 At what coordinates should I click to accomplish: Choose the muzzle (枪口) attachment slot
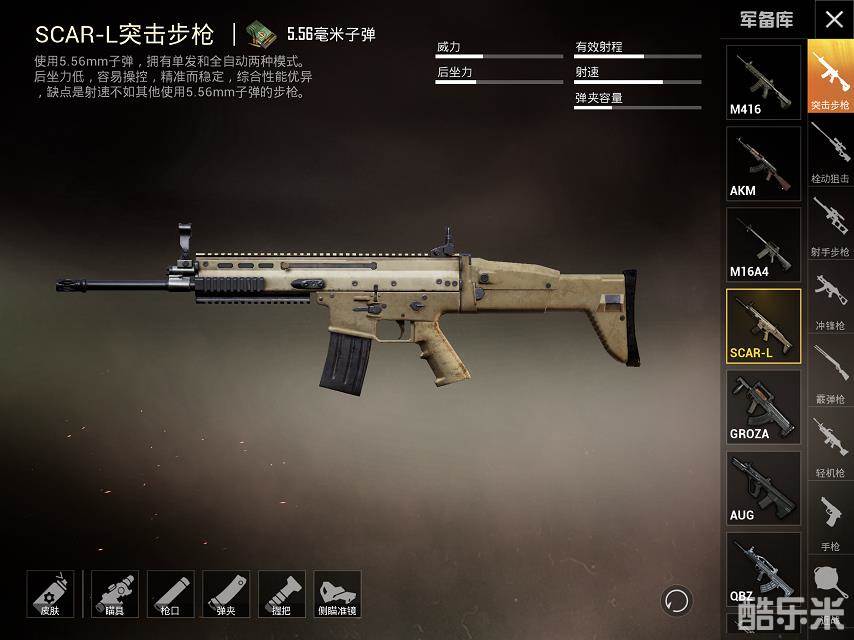coord(170,594)
